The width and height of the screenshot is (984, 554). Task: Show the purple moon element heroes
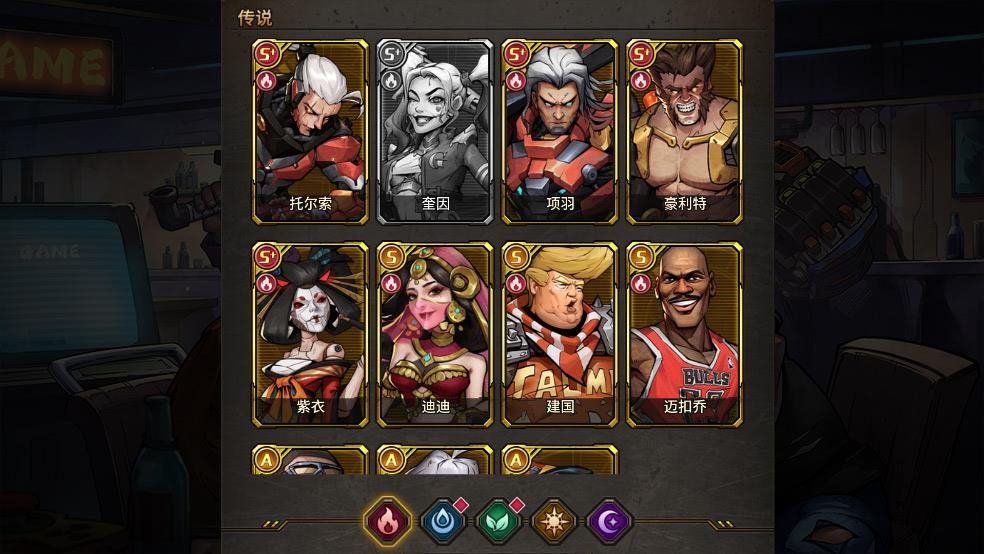pyautogui.click(x=608, y=521)
